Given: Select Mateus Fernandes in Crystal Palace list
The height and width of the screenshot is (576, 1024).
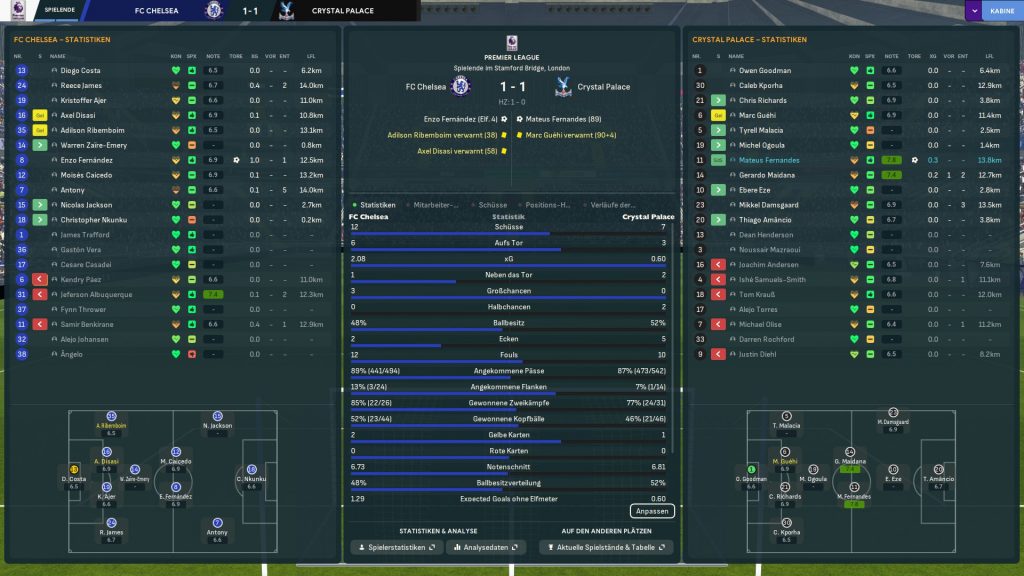Looking at the screenshot, I should [x=768, y=160].
